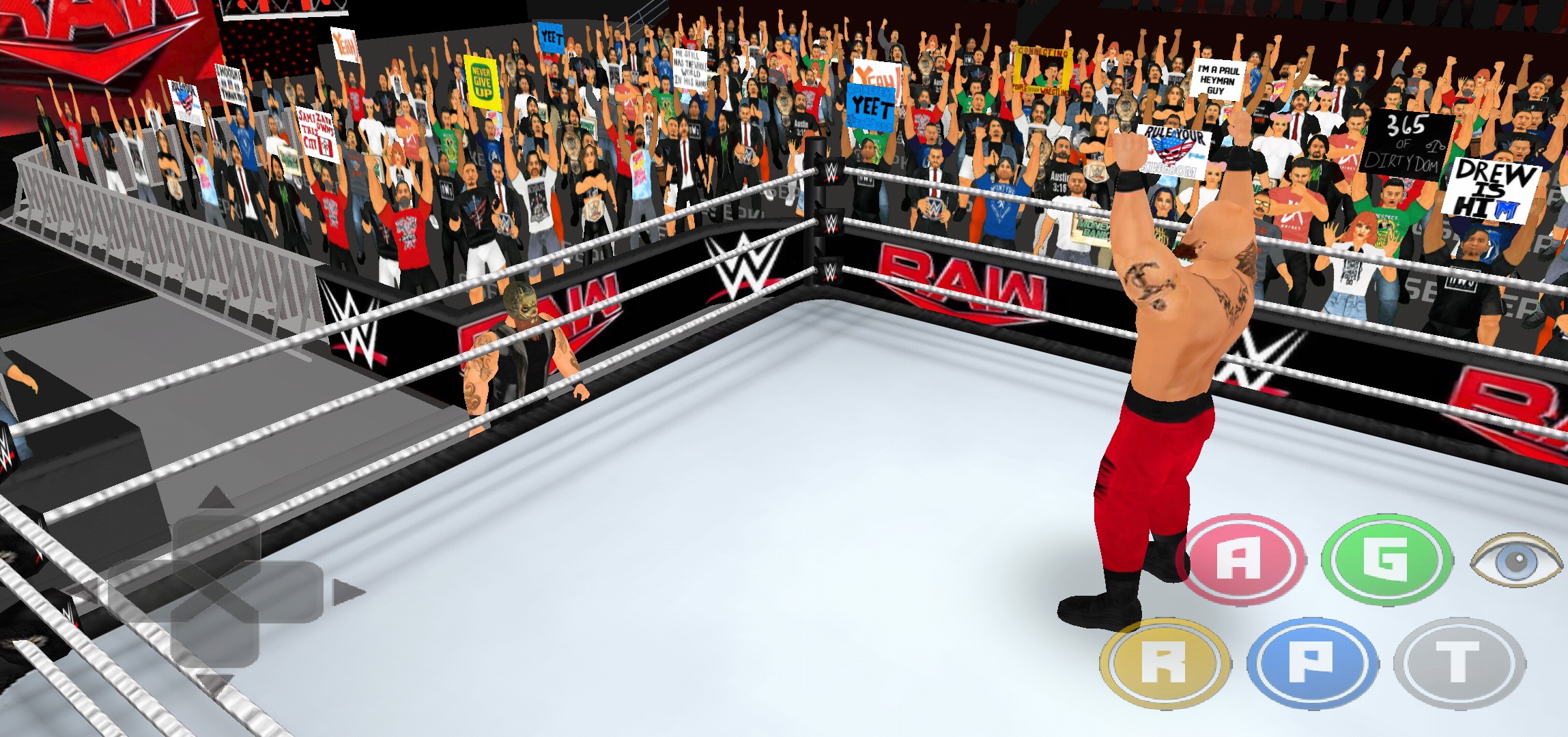Tap the yellow R run button

pos(1165,663)
